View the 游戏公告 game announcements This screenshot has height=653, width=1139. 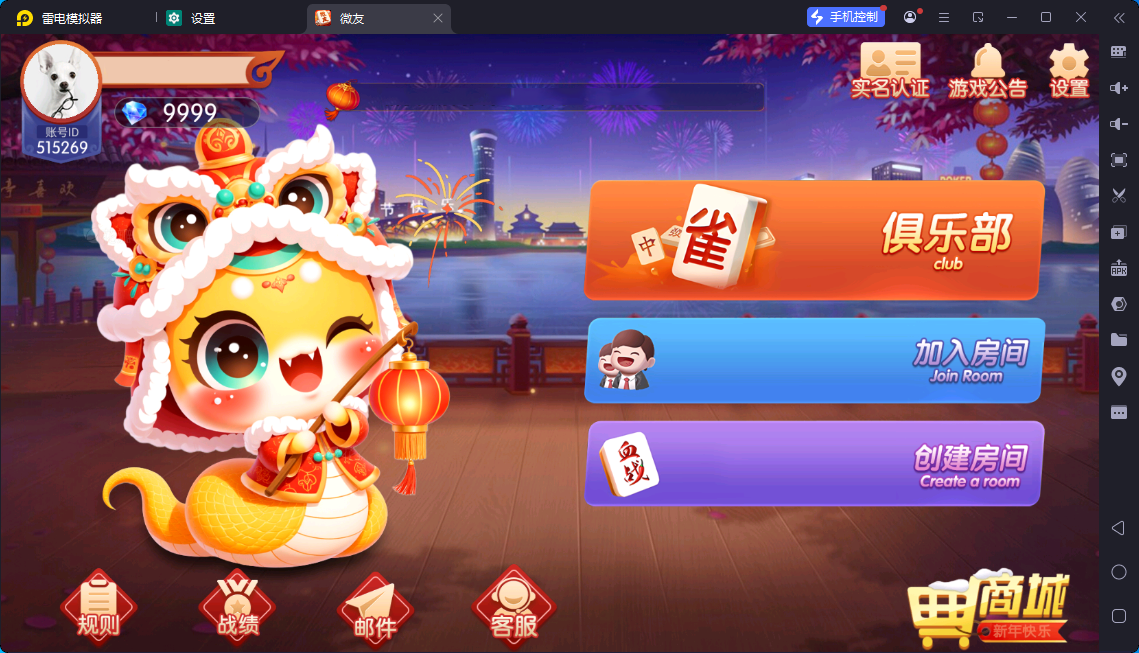[x=987, y=70]
